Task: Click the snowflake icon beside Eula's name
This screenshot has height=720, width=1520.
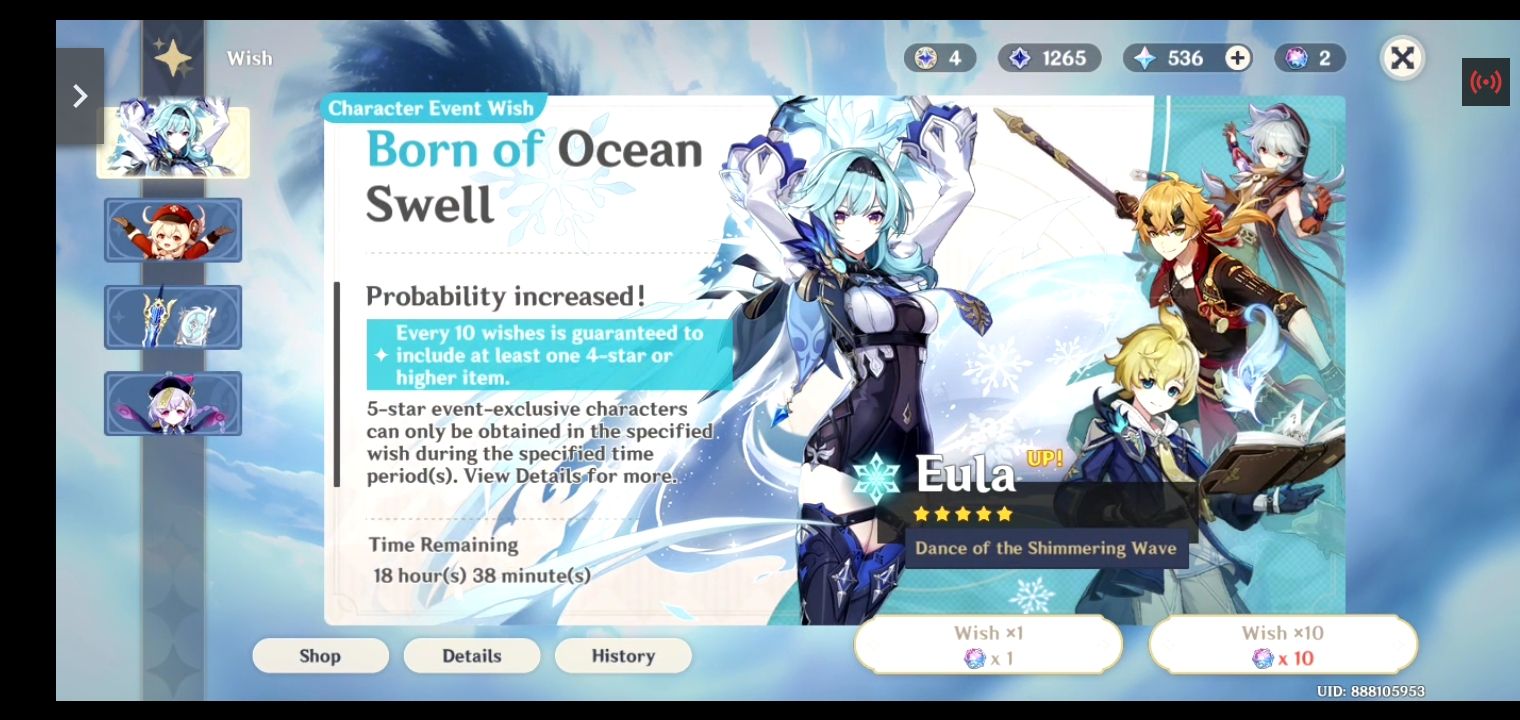Action: tap(876, 477)
